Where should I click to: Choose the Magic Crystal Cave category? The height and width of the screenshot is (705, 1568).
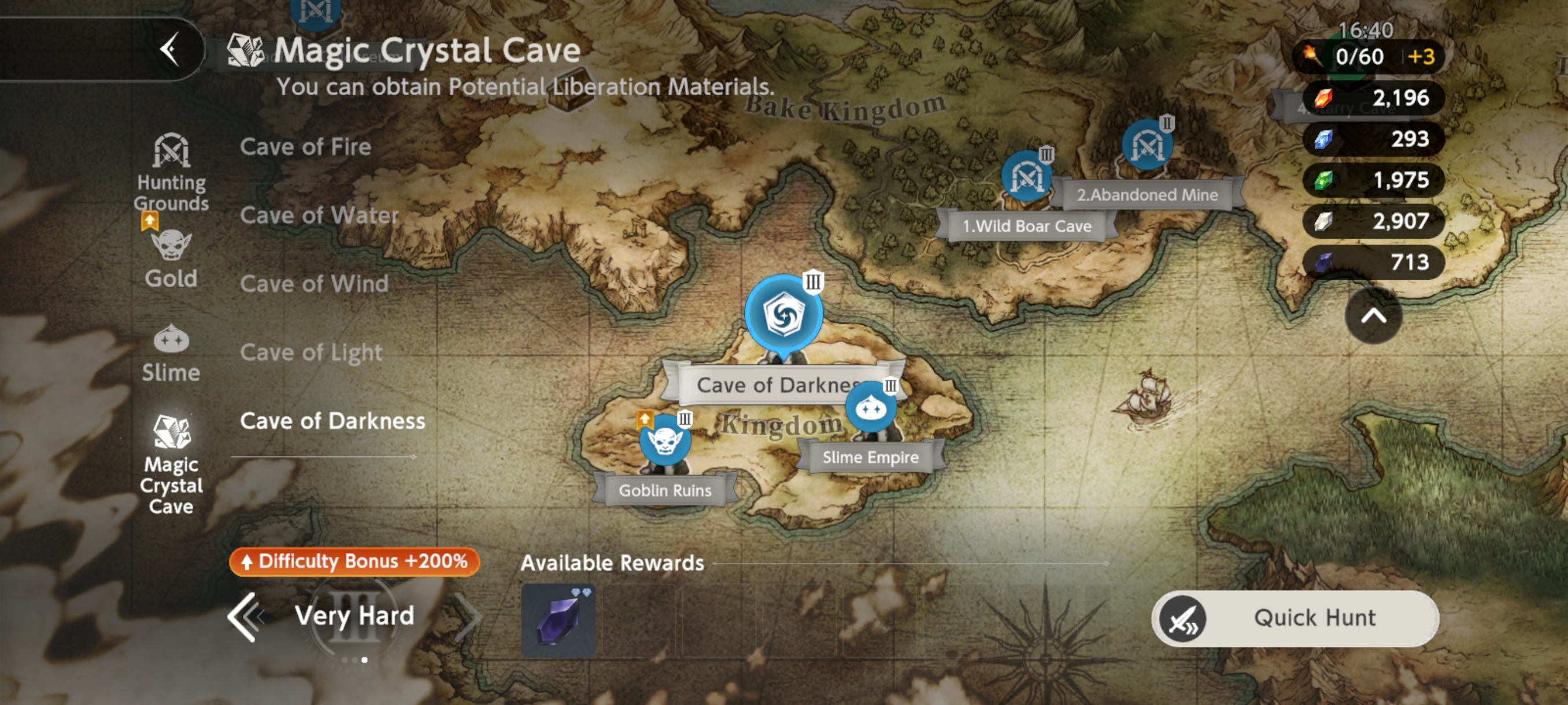click(x=171, y=463)
